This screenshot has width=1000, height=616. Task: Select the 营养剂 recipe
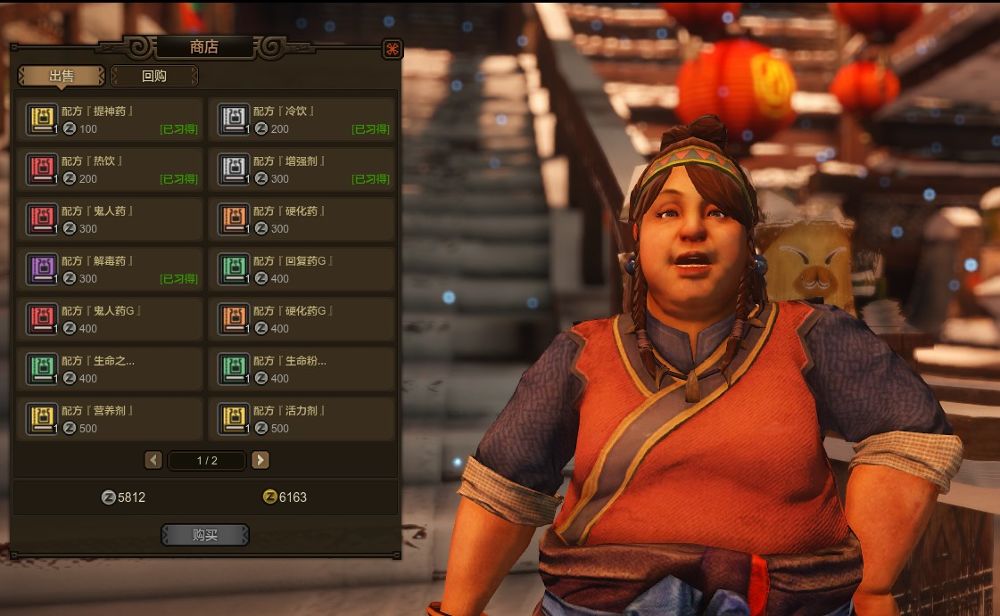tap(110, 419)
